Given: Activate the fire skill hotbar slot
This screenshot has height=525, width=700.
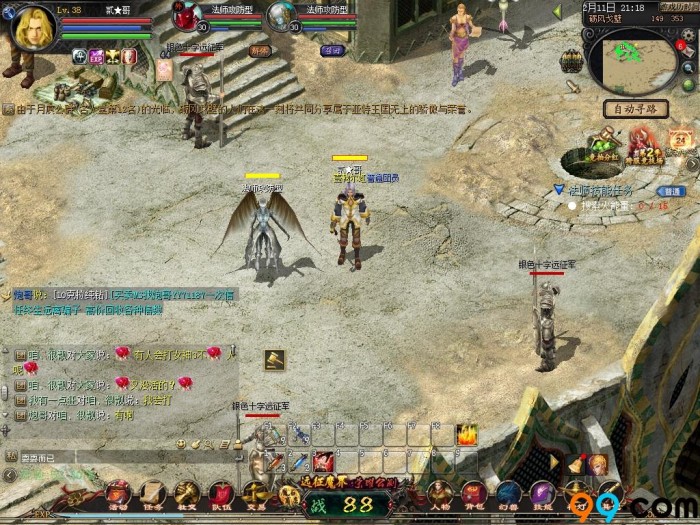Looking at the screenshot, I should pos(466,434).
